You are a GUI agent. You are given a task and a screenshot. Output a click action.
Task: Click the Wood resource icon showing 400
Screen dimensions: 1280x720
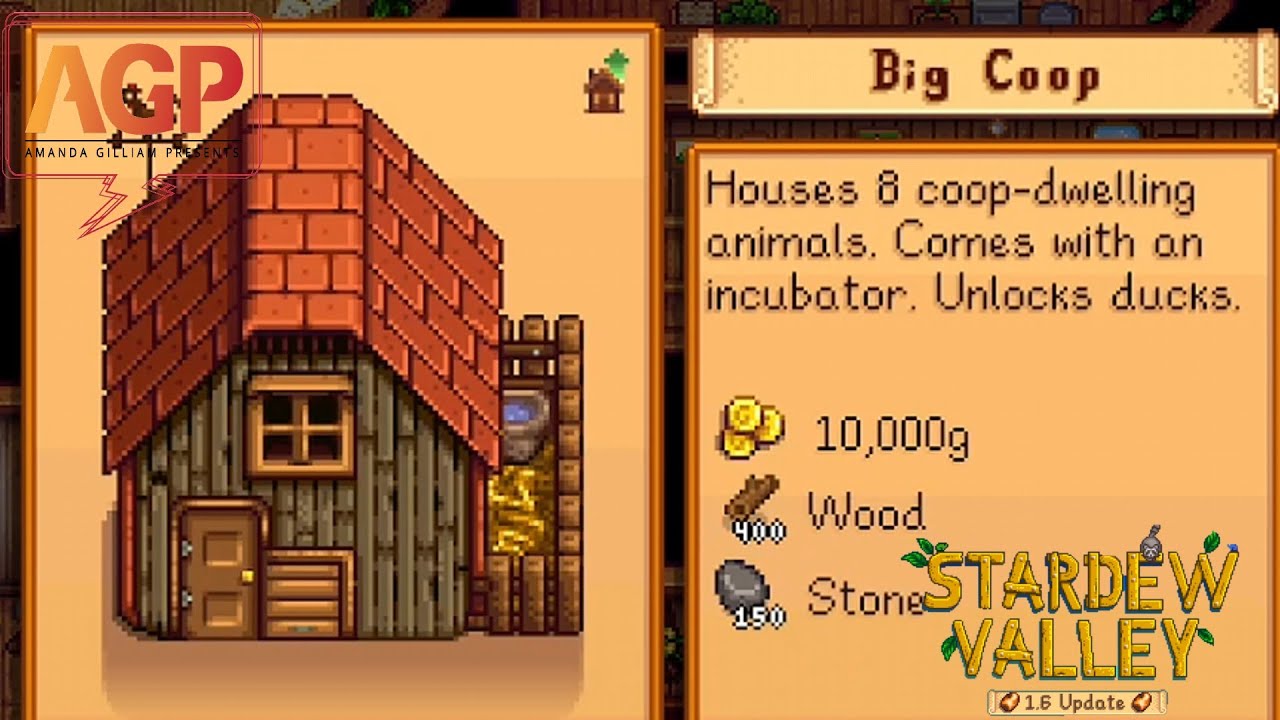pos(755,505)
